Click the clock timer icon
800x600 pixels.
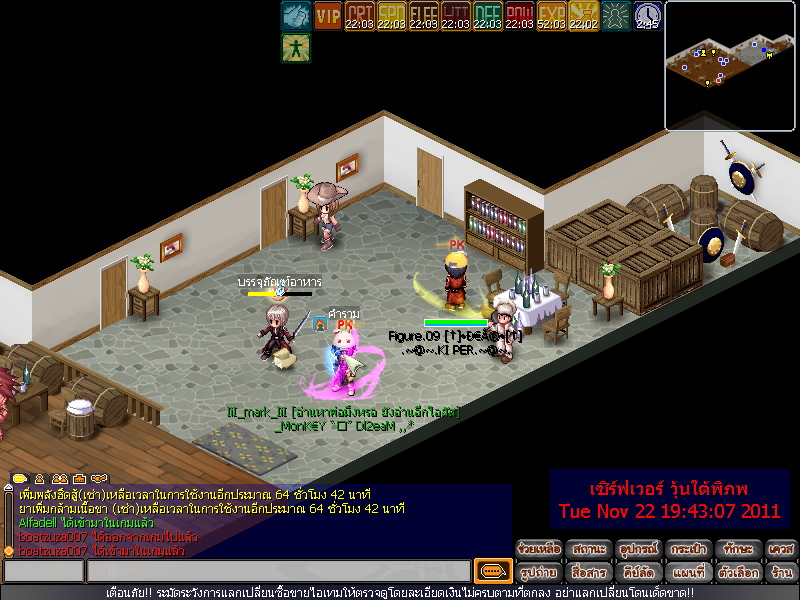click(647, 16)
